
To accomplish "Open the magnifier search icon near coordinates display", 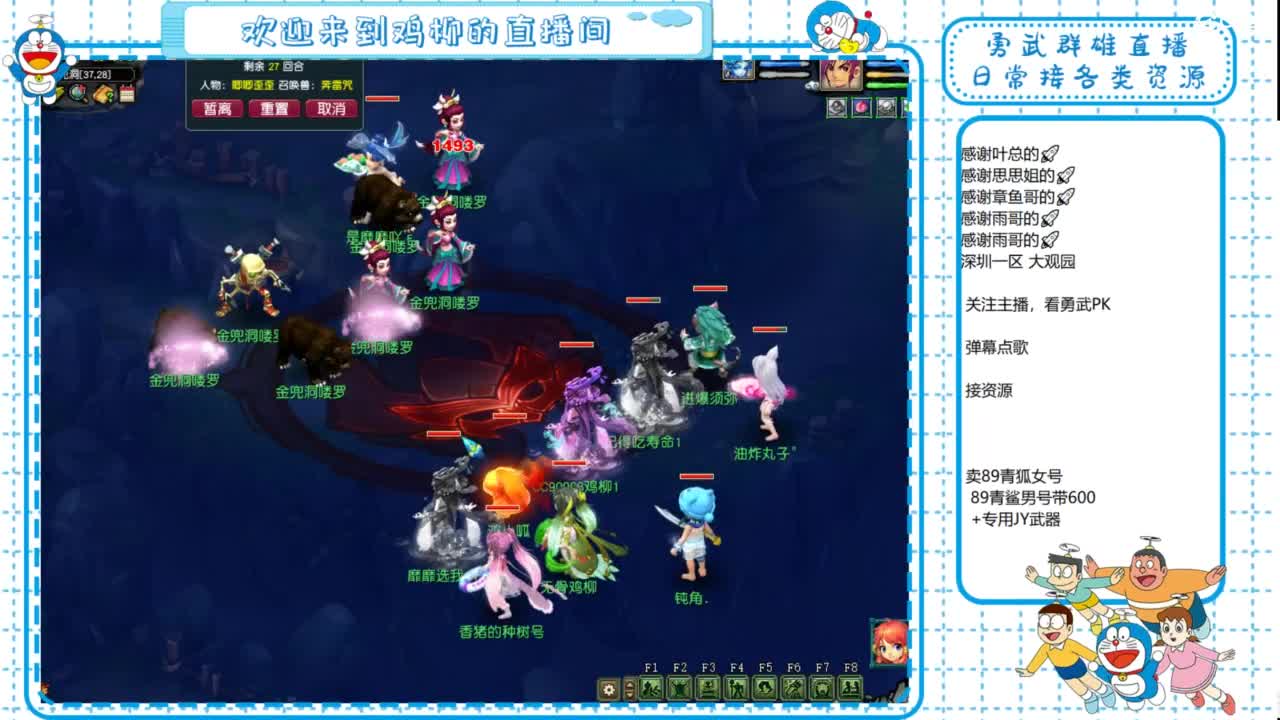I will pos(78,94).
